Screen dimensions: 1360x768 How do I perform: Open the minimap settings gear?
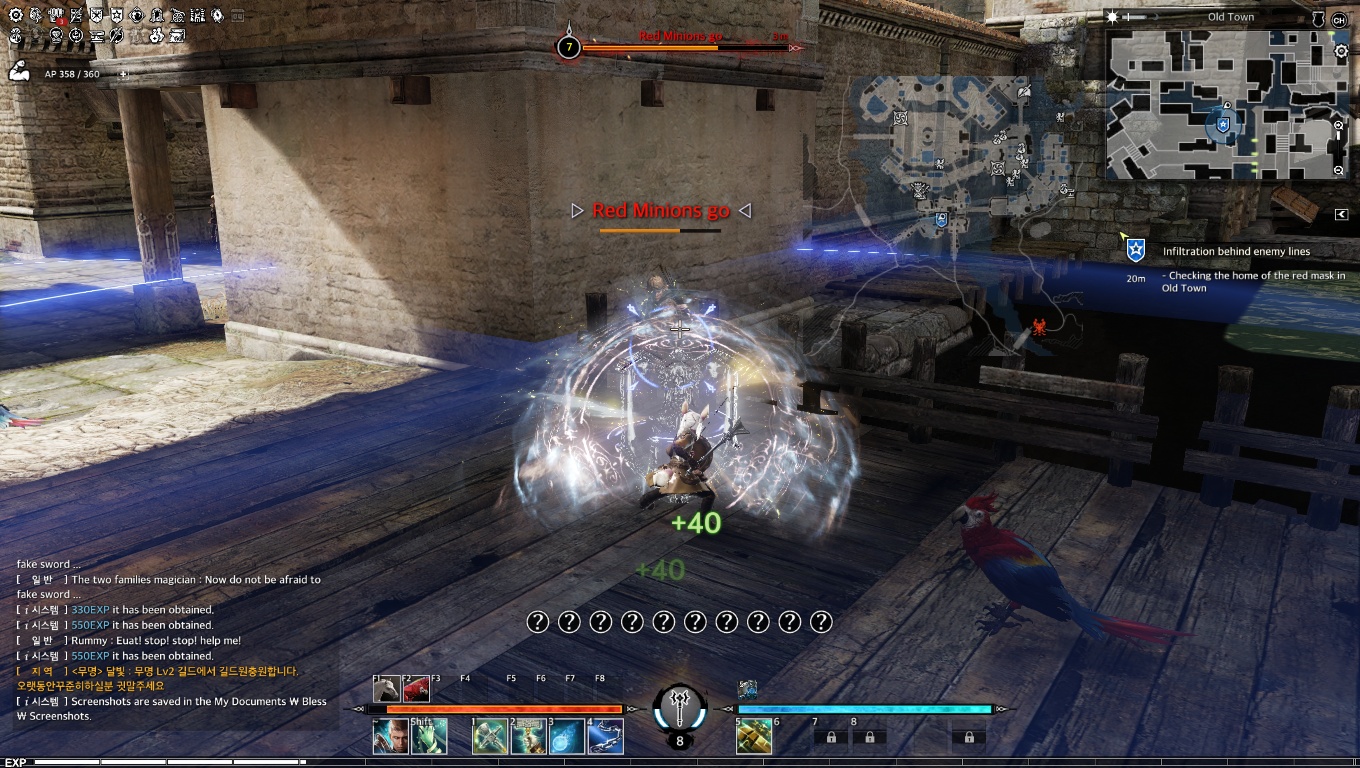point(1341,51)
